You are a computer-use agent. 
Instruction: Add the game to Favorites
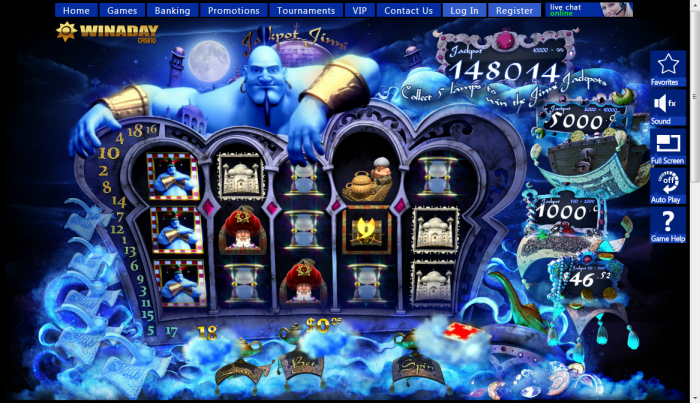click(x=667, y=68)
